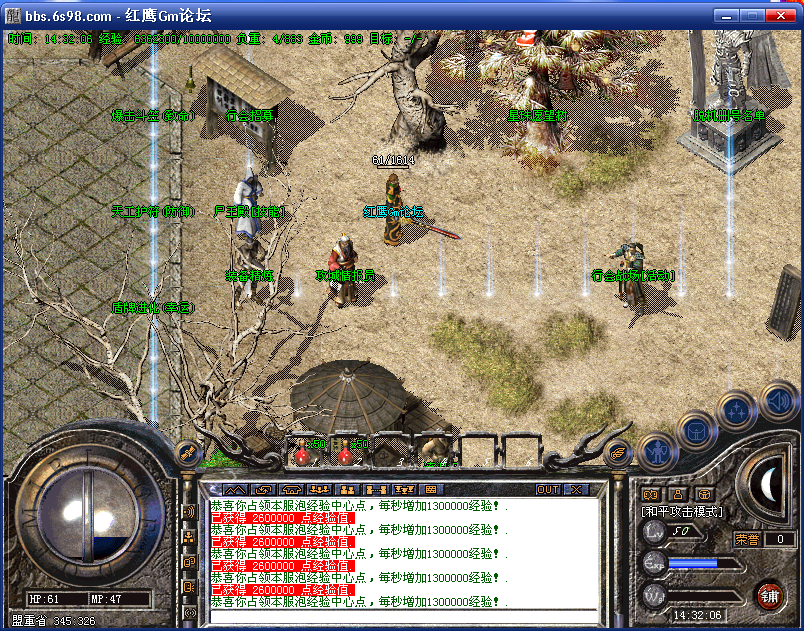The height and width of the screenshot is (631, 804).
Task: Click the mountain icon in chat toolbar
Action: pyautogui.click(x=237, y=489)
